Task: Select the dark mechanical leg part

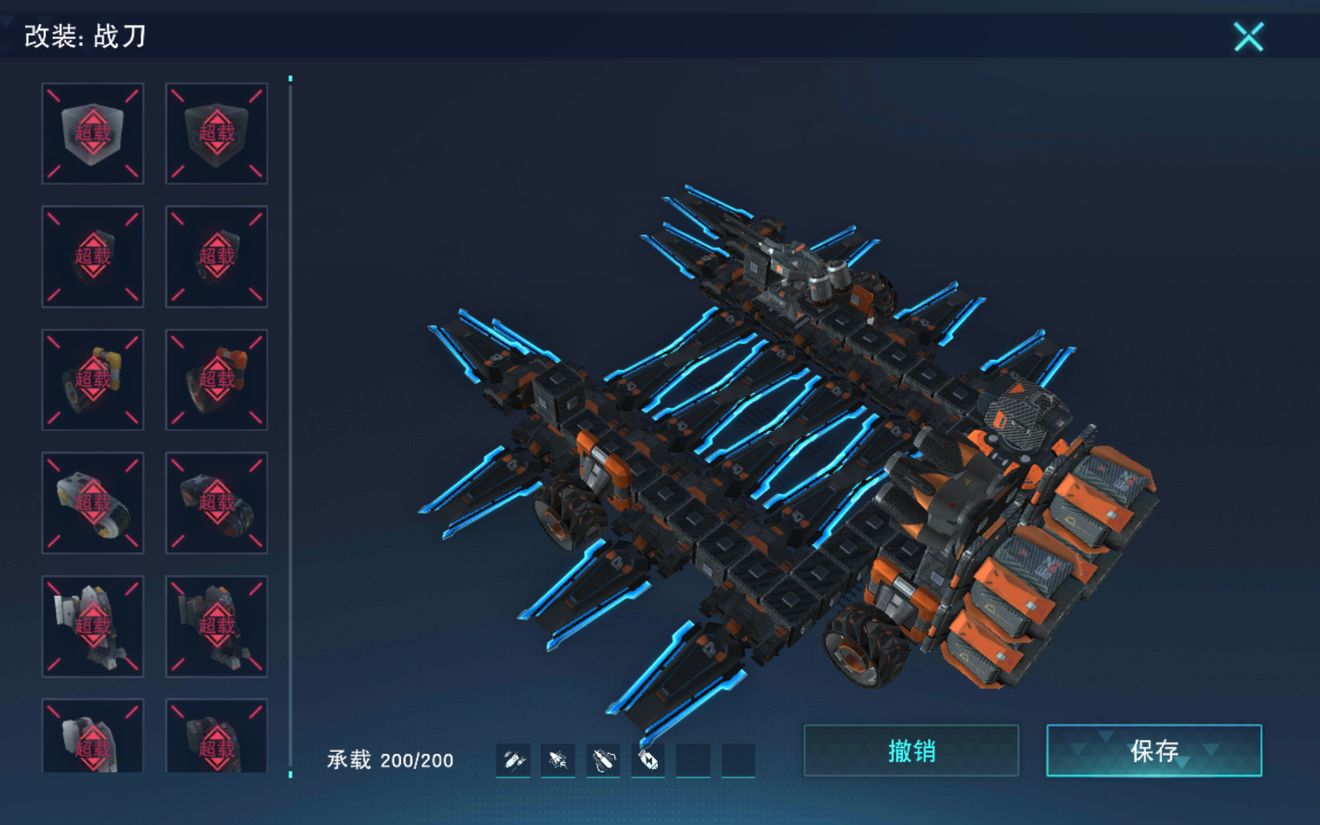Action: (x=216, y=626)
